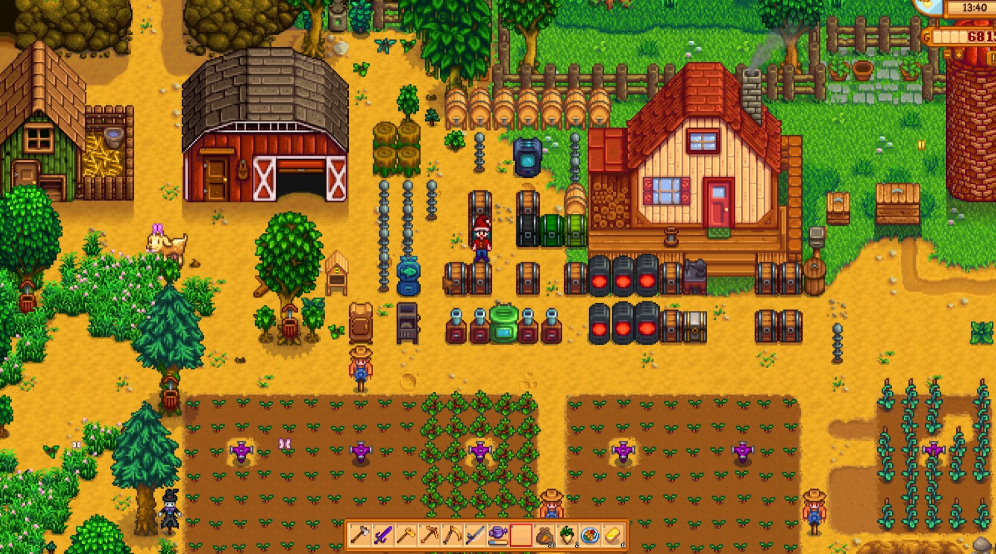The height and width of the screenshot is (554, 996).
Task: Equip the purple watering can
Action: [x=498, y=536]
